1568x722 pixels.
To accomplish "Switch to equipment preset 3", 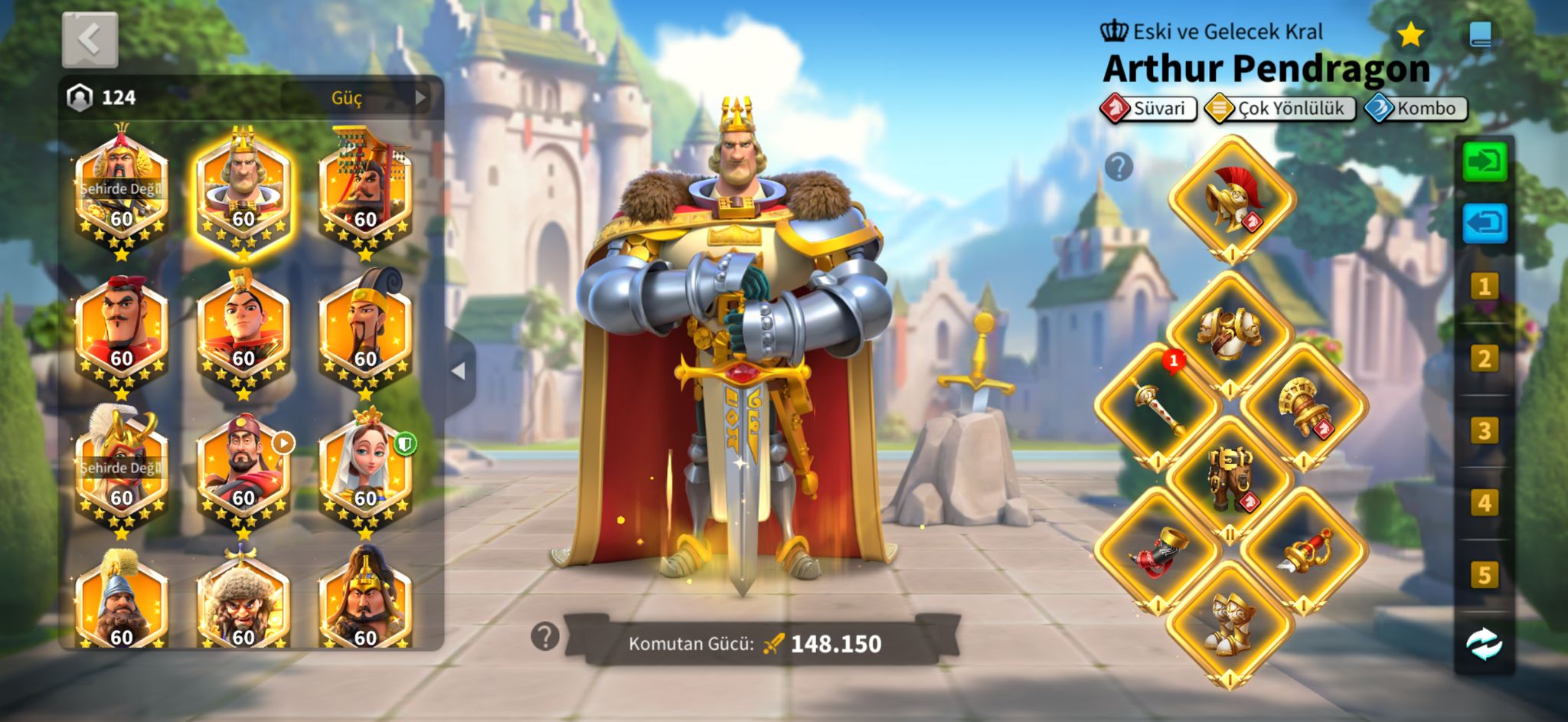I will [1484, 431].
